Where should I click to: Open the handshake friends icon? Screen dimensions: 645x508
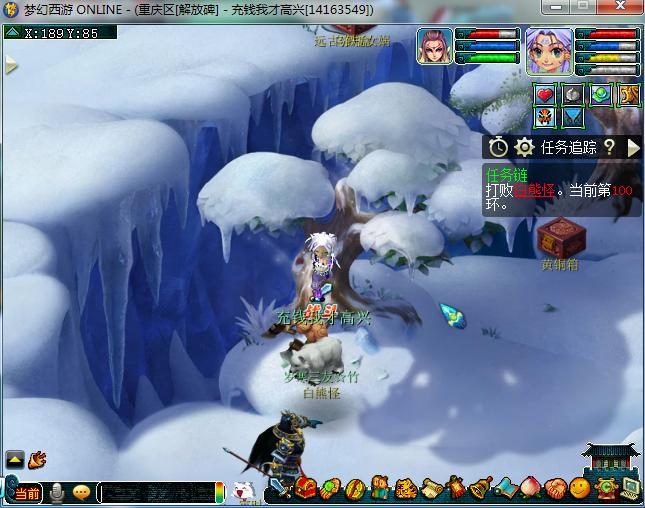tap(556, 489)
